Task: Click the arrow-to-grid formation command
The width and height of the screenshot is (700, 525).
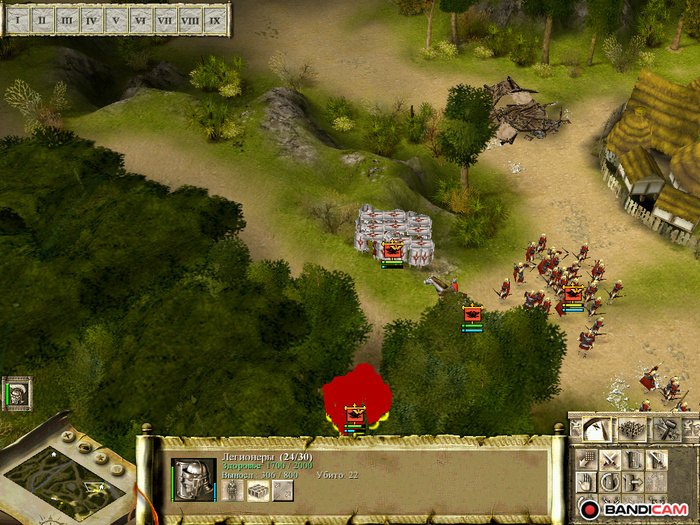Action: [x=586, y=459]
